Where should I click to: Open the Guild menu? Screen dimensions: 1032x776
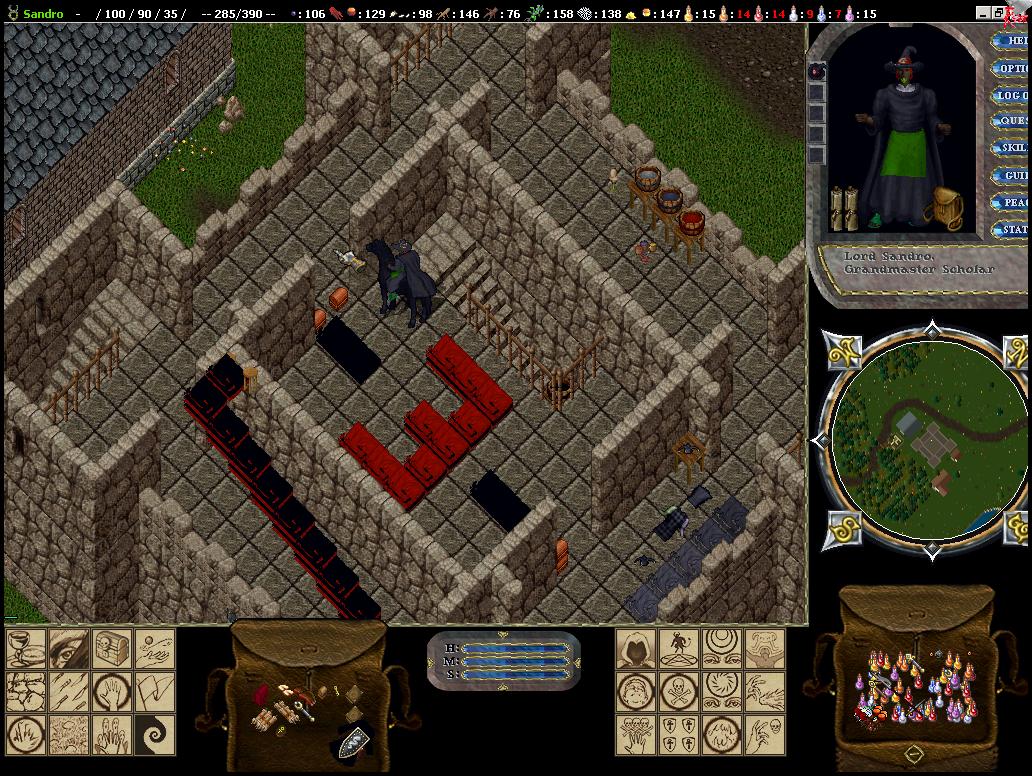pyautogui.click(x=1012, y=176)
